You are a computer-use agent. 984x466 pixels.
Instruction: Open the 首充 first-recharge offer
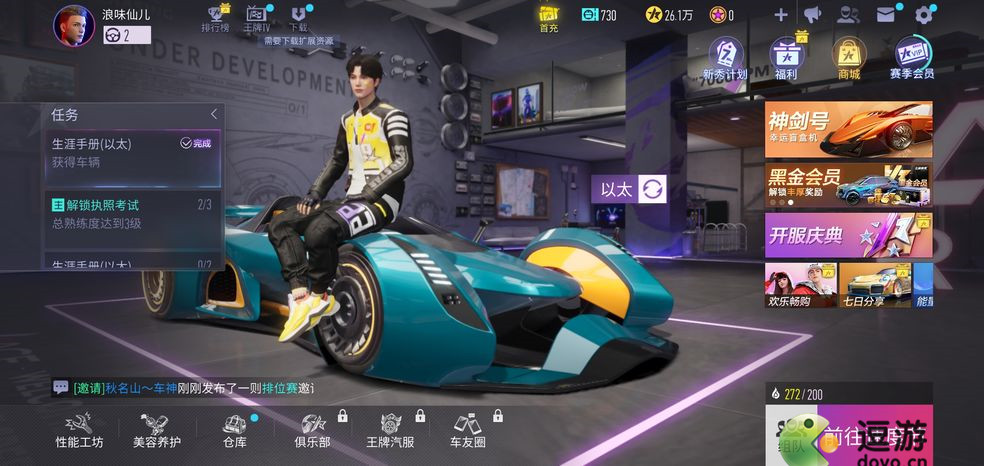tap(549, 18)
